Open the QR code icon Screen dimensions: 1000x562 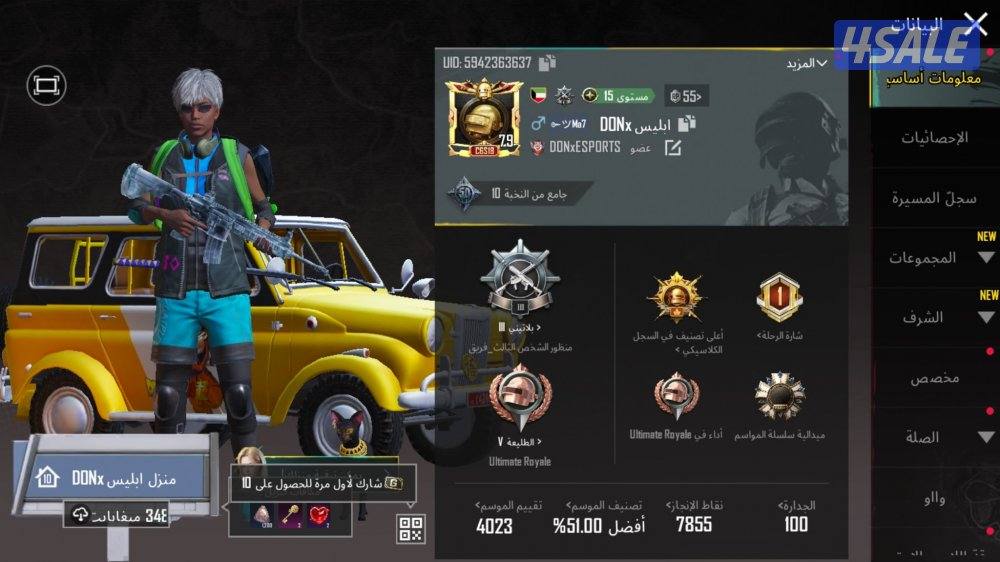pos(411,529)
